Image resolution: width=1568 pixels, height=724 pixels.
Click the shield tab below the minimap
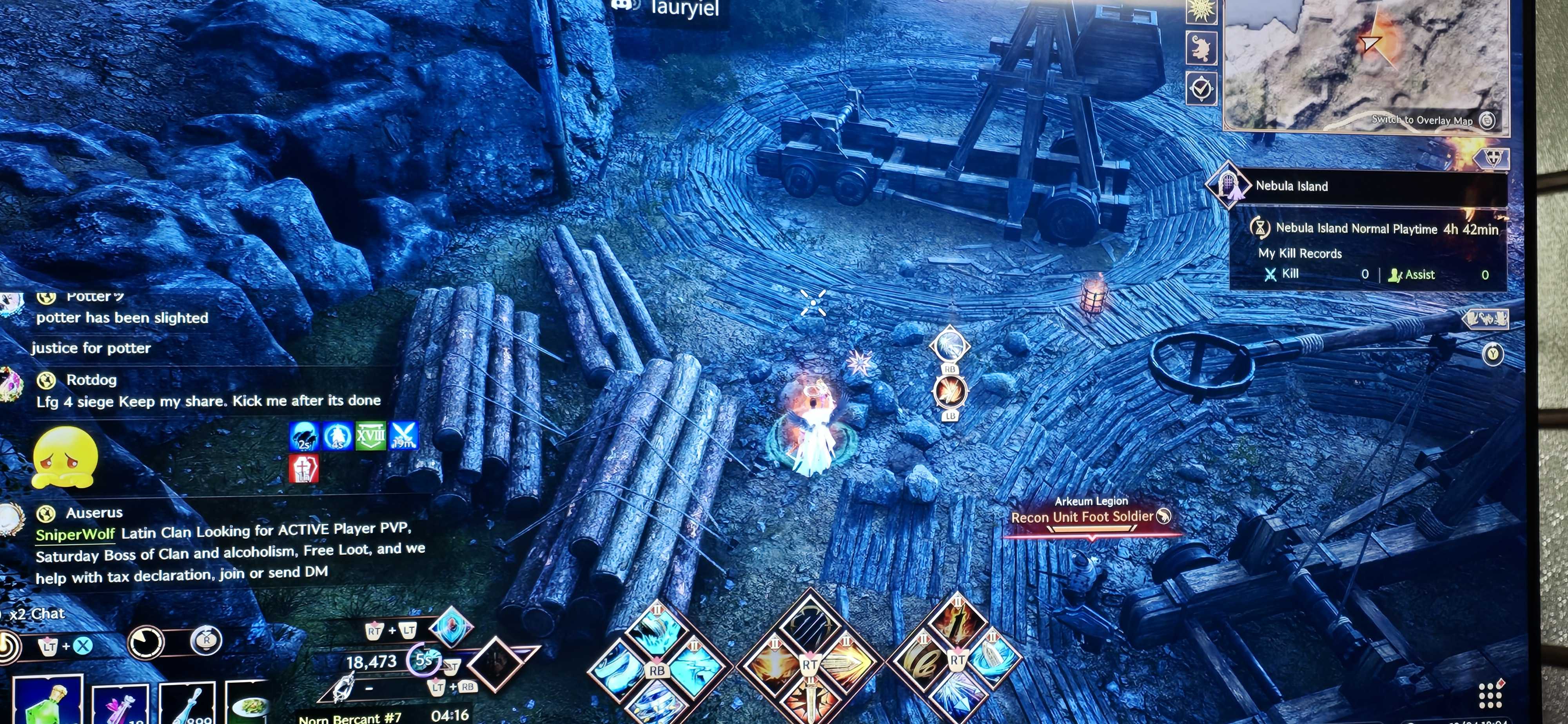pos(1493,158)
